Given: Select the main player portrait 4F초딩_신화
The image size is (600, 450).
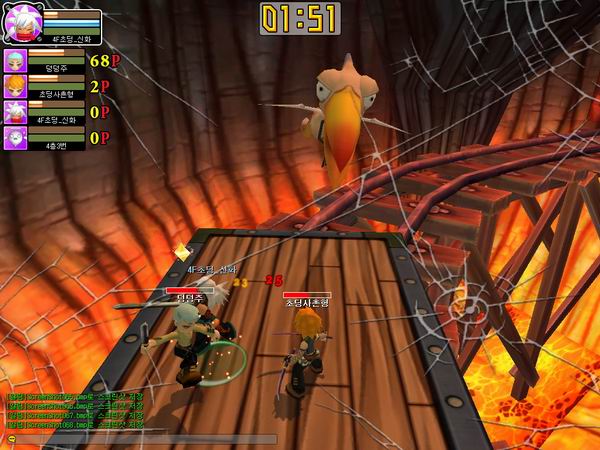Looking at the screenshot, I should pyautogui.click(x=22, y=22).
